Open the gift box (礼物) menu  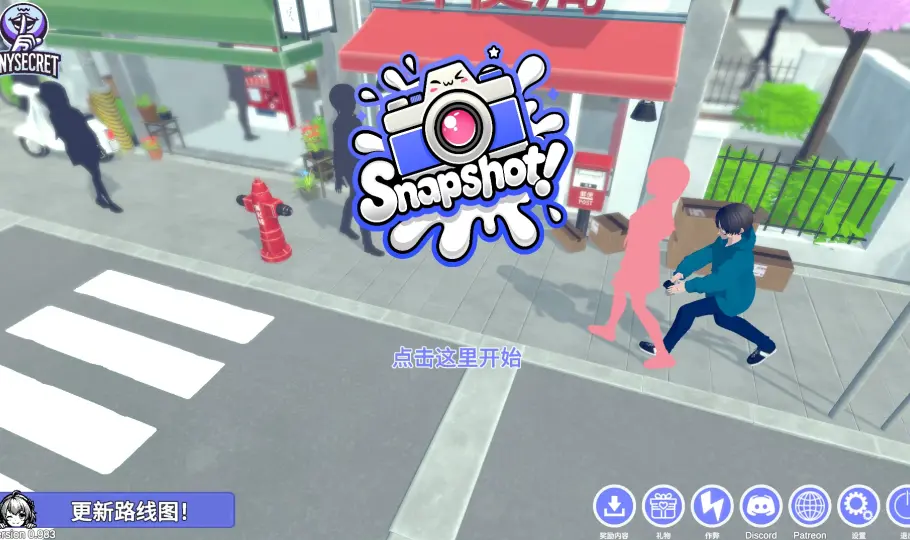(x=663, y=506)
